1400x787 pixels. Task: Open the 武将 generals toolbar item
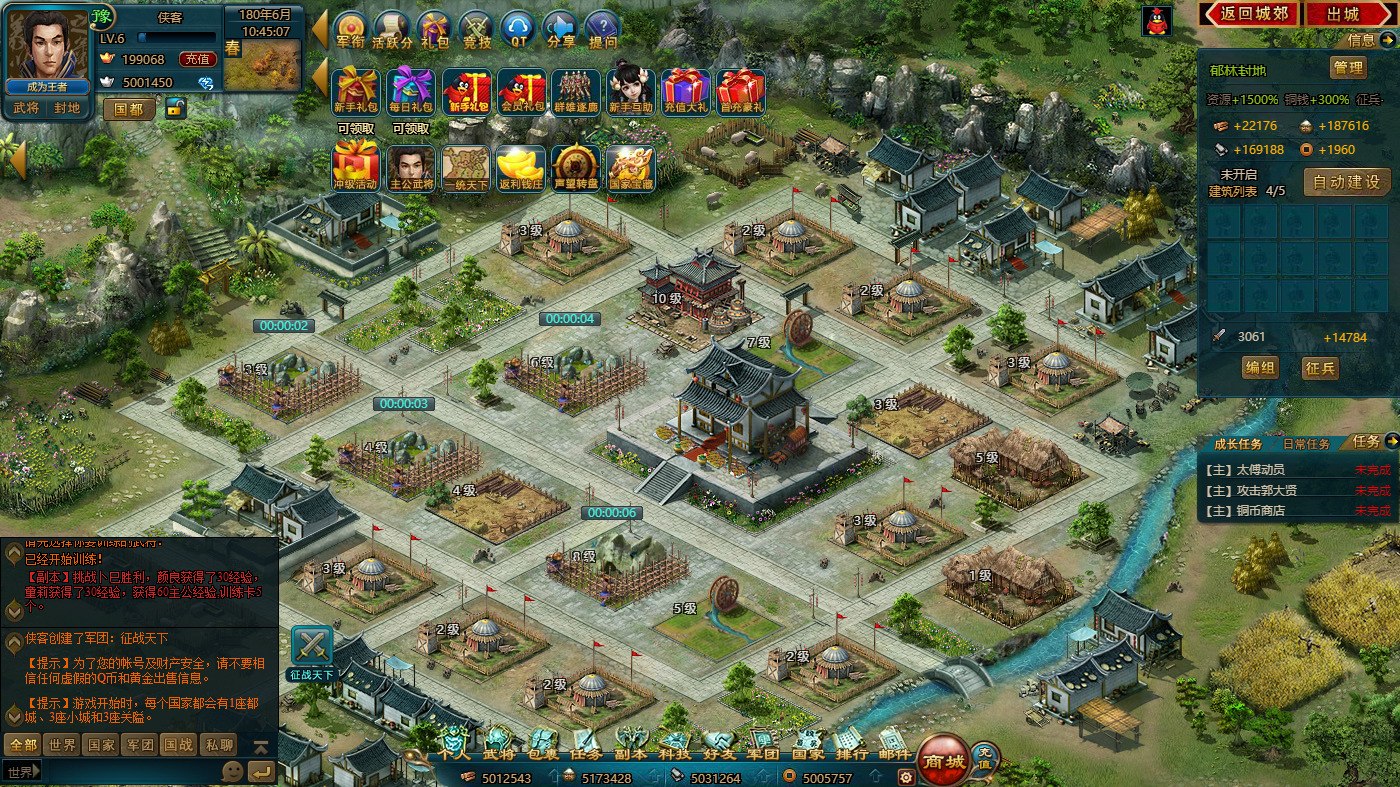(x=497, y=744)
